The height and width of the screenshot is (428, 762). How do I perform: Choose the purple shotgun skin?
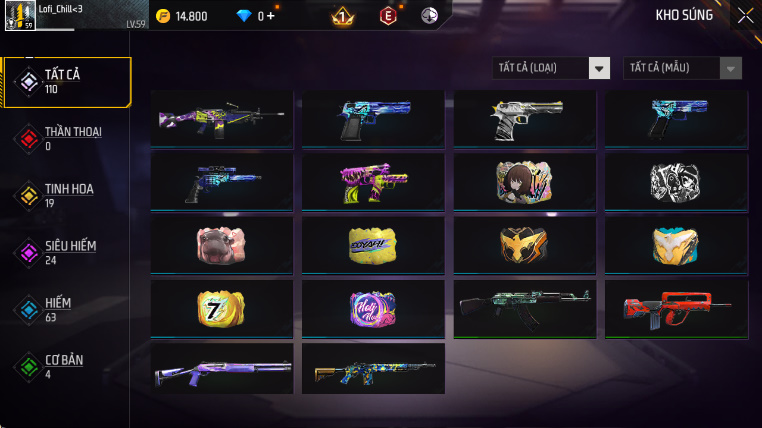click(x=221, y=372)
